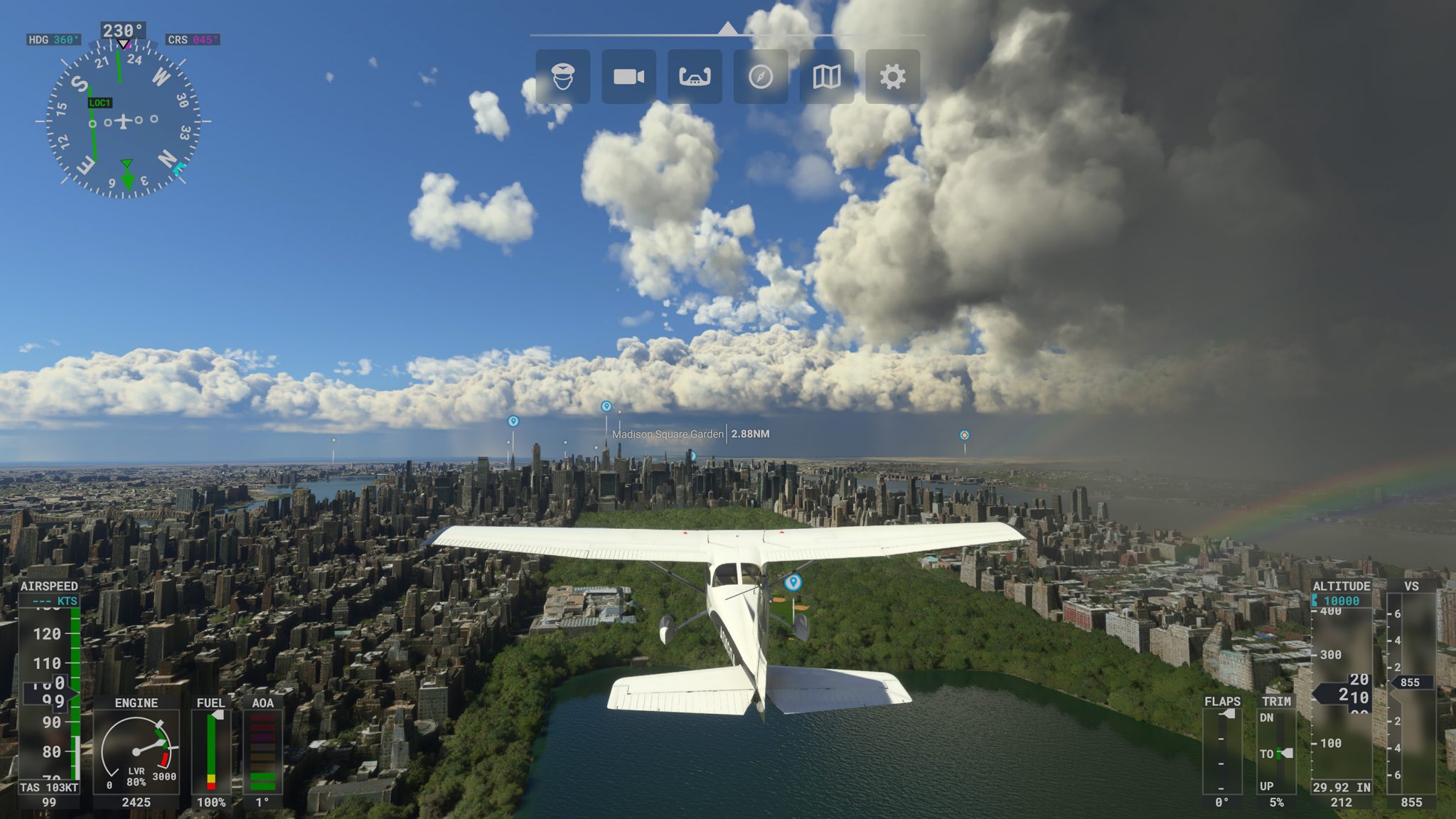Image resolution: width=1456 pixels, height=819 pixels.
Task: Open the ATC panel via the pilot icon
Action: [562, 77]
